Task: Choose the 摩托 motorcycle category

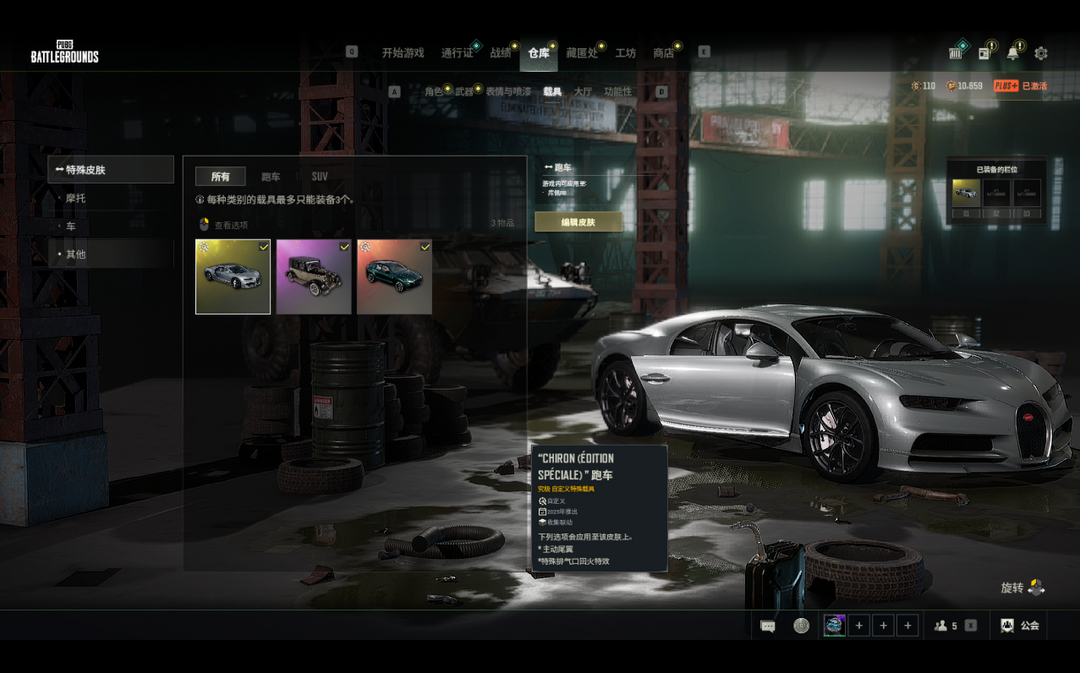Action: pyautogui.click(x=76, y=198)
